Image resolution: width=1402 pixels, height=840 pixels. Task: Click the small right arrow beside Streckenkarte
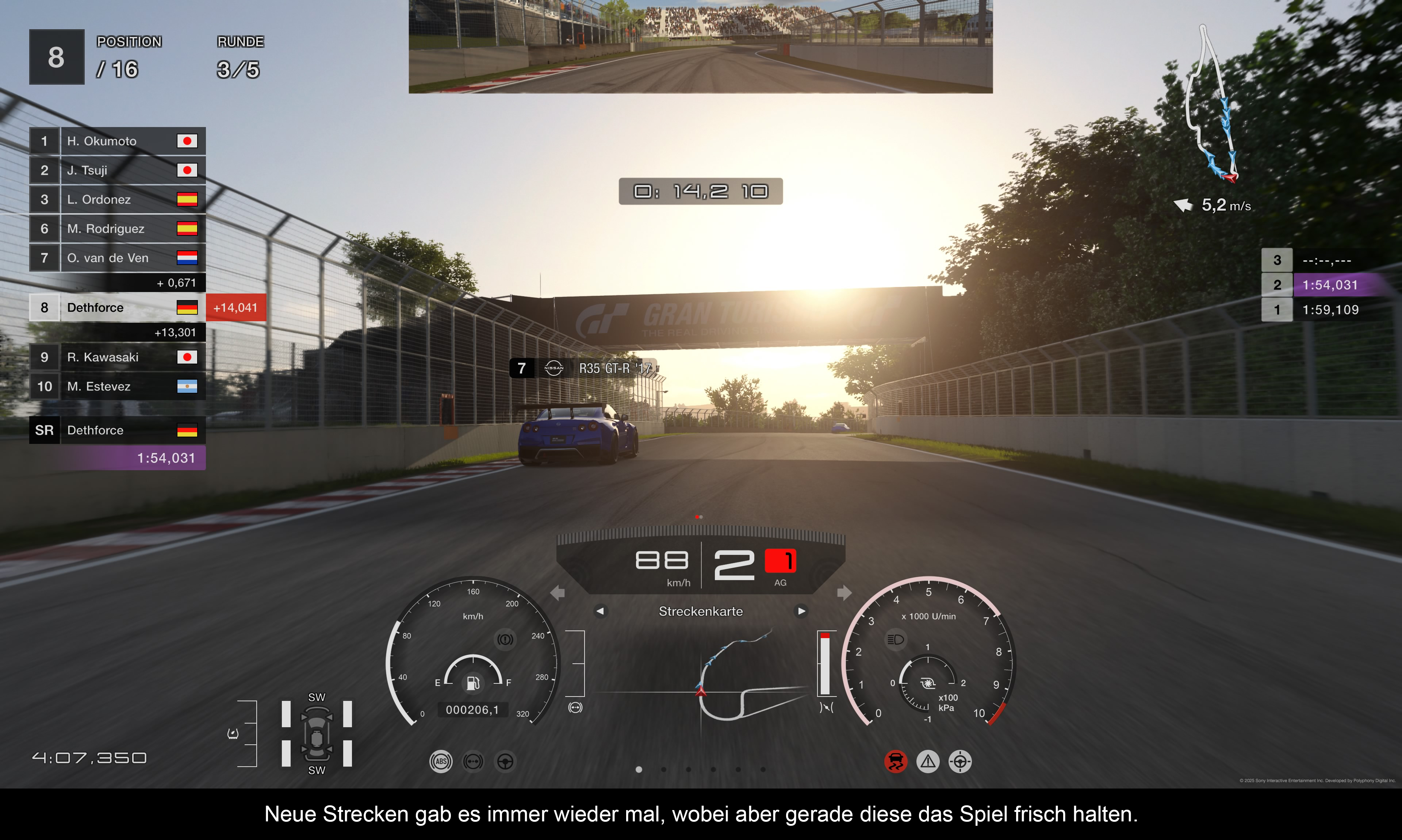pos(801,611)
